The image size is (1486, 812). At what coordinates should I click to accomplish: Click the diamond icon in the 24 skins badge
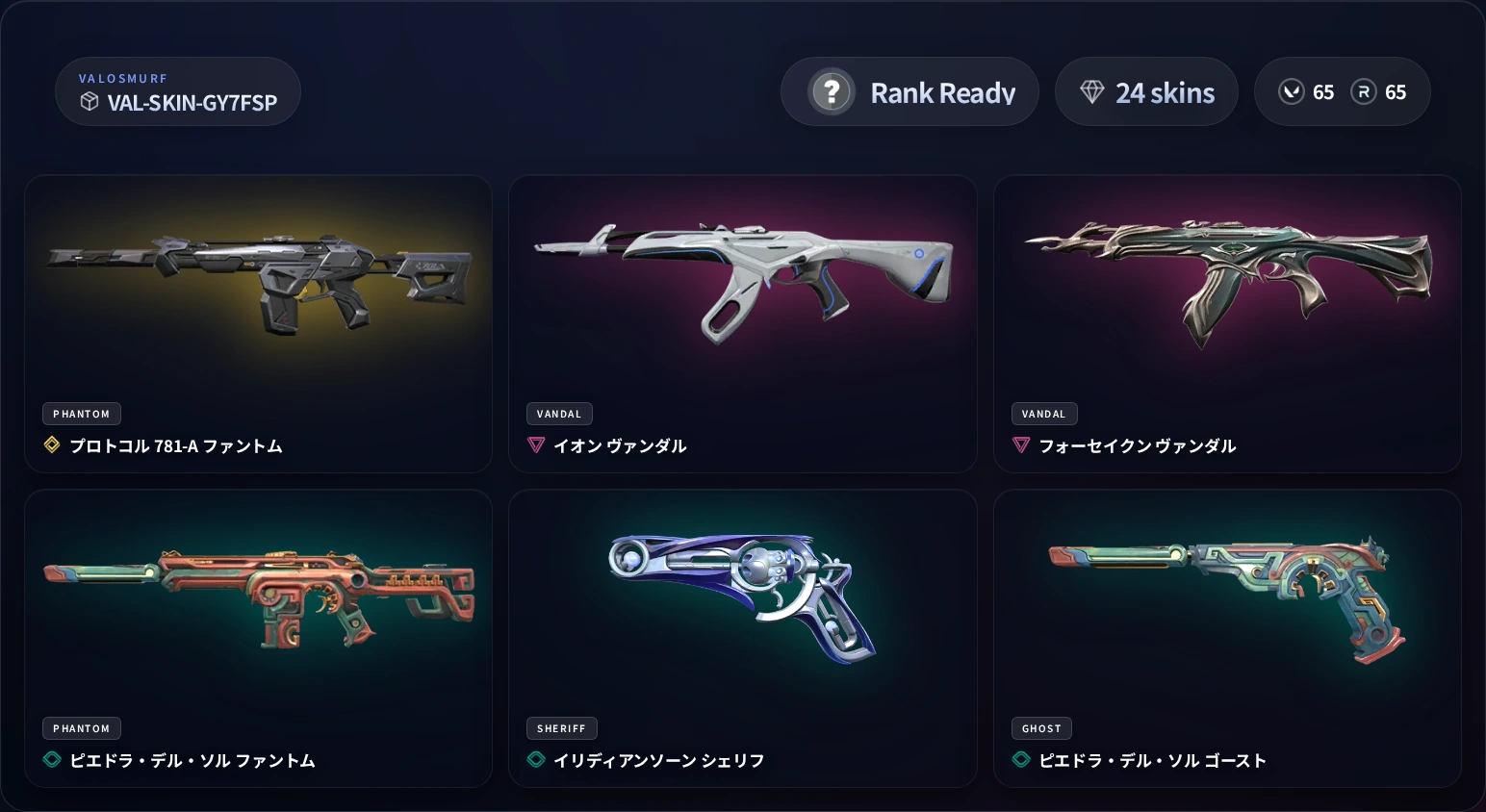coord(1091,91)
